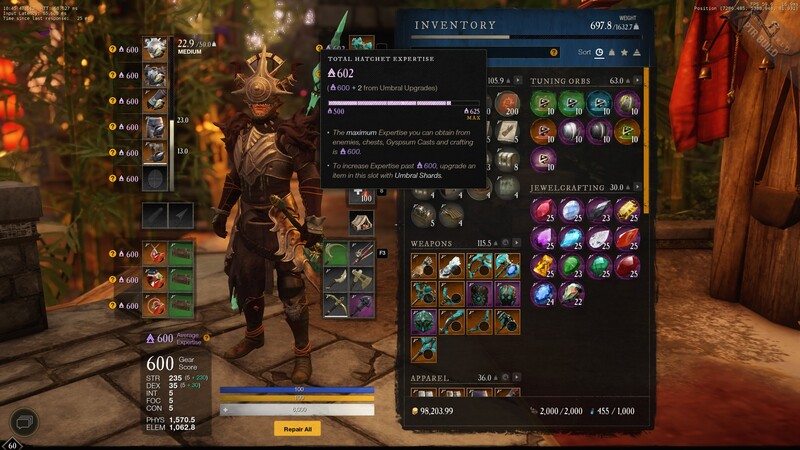This screenshot has width=800, height=450.
Task: Open the chat bubble icon
Action: tap(24, 423)
